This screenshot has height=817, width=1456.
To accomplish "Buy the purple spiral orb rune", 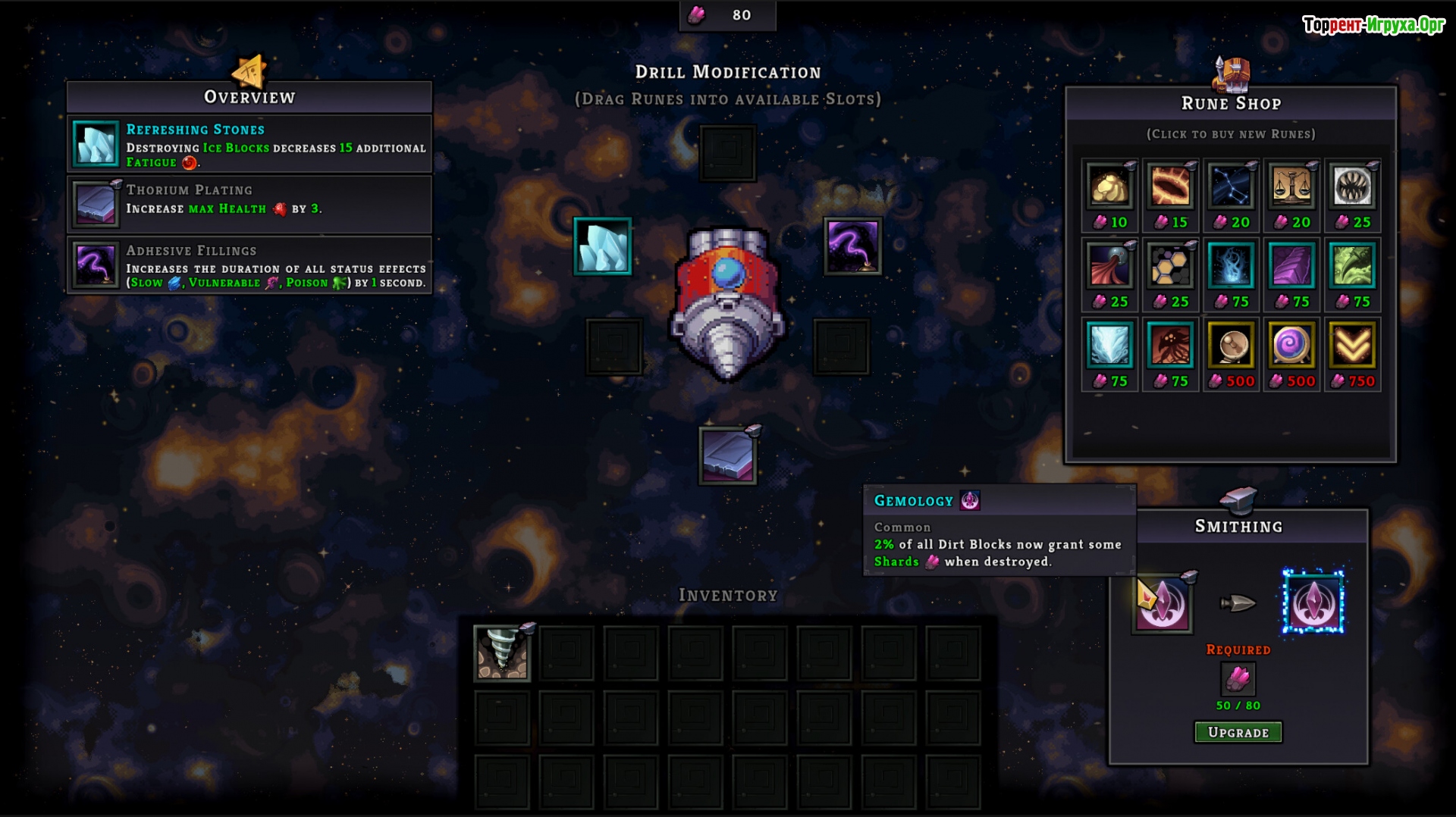I will 1291,346.
